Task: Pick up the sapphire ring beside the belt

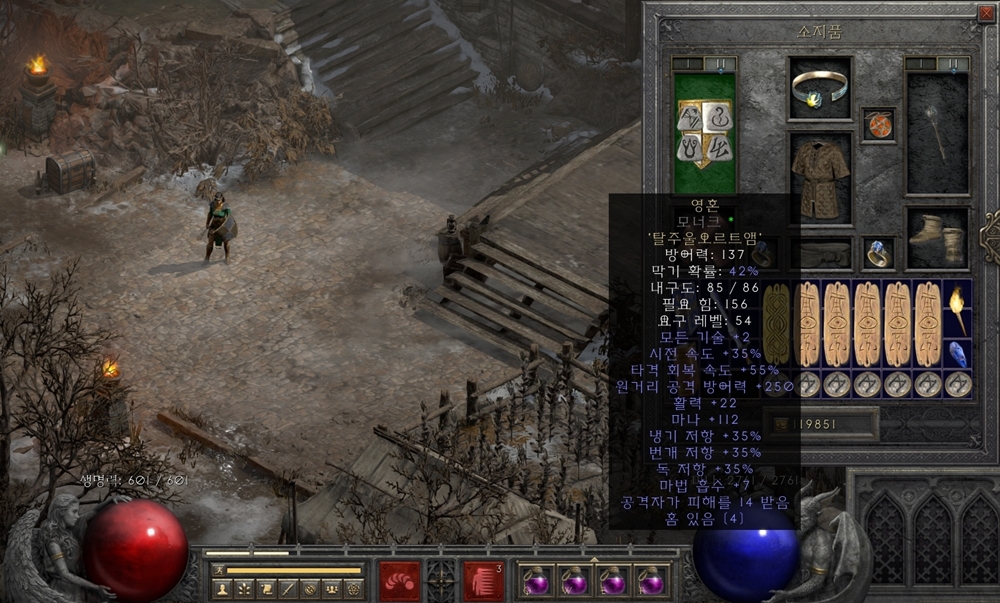Action: click(x=879, y=254)
